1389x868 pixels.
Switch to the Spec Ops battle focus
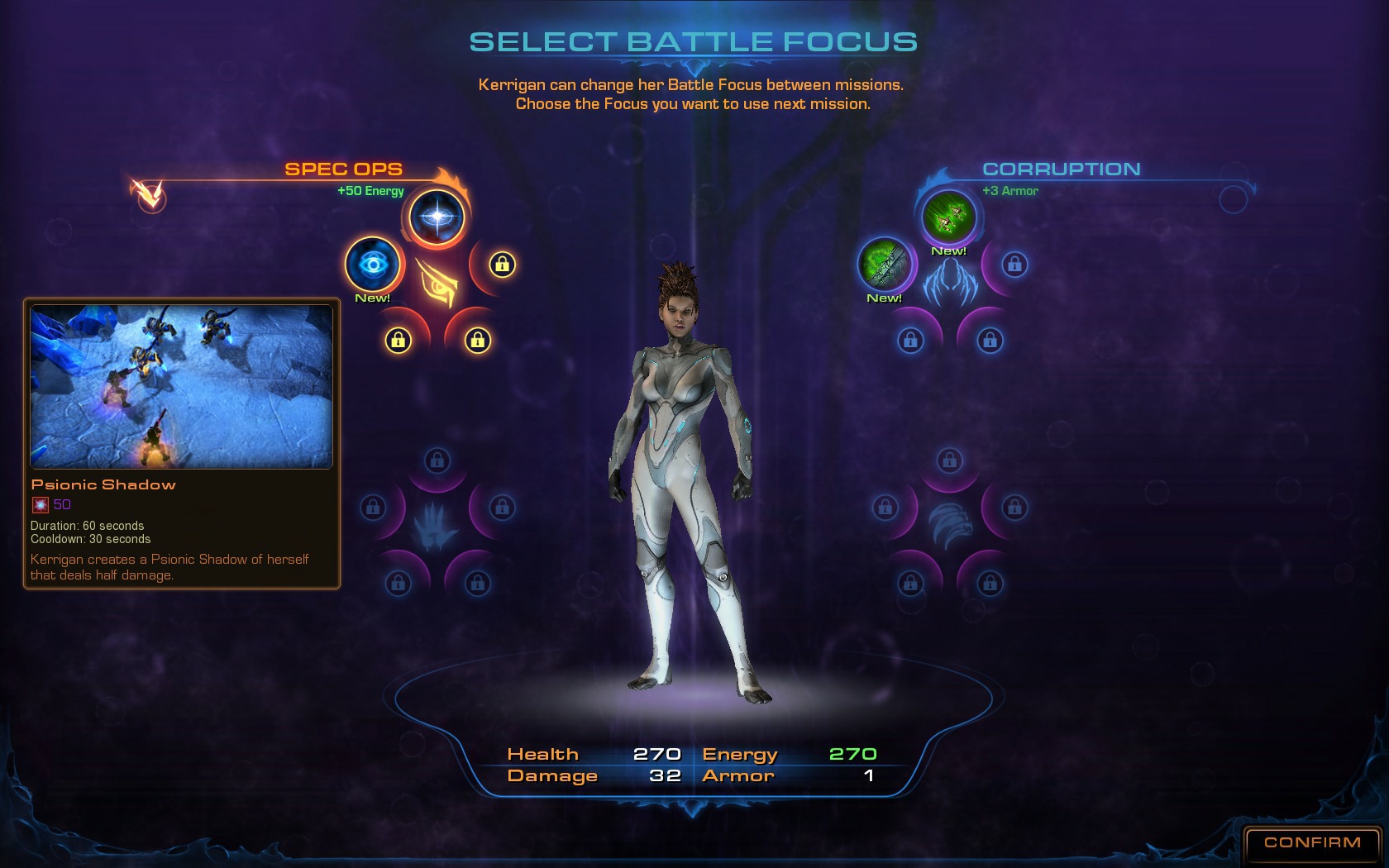point(342,169)
